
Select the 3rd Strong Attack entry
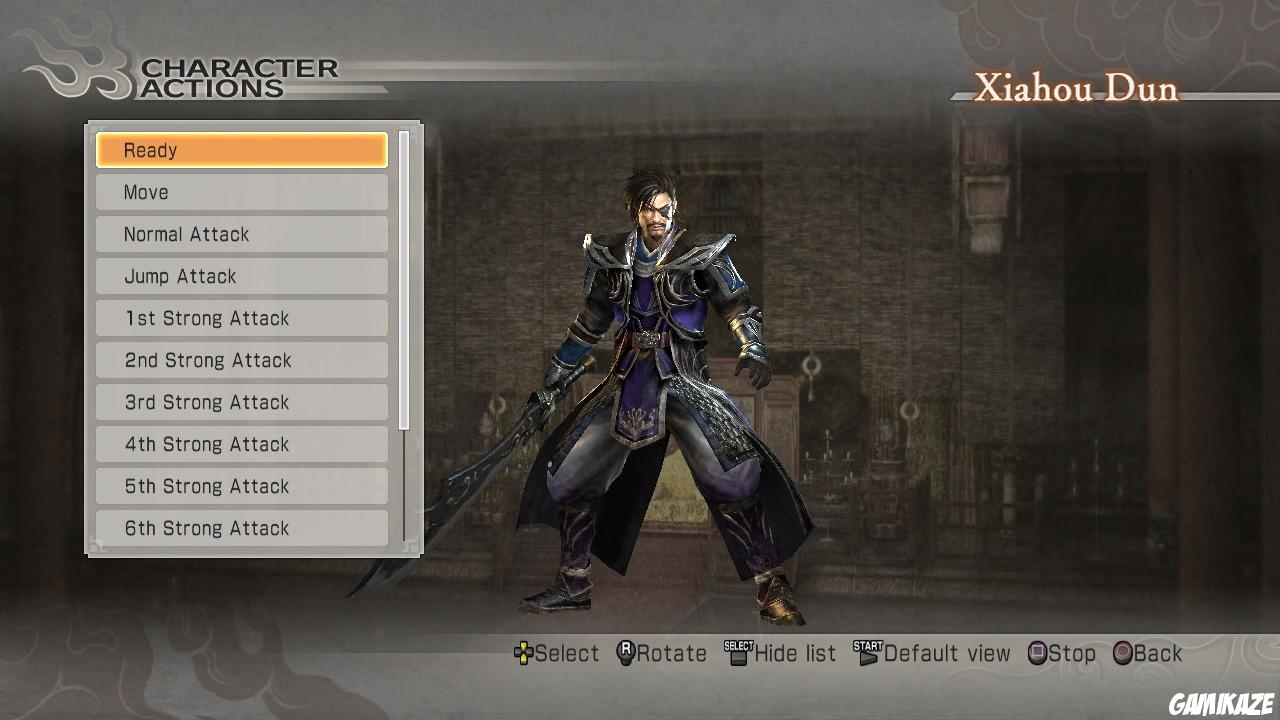click(x=241, y=401)
